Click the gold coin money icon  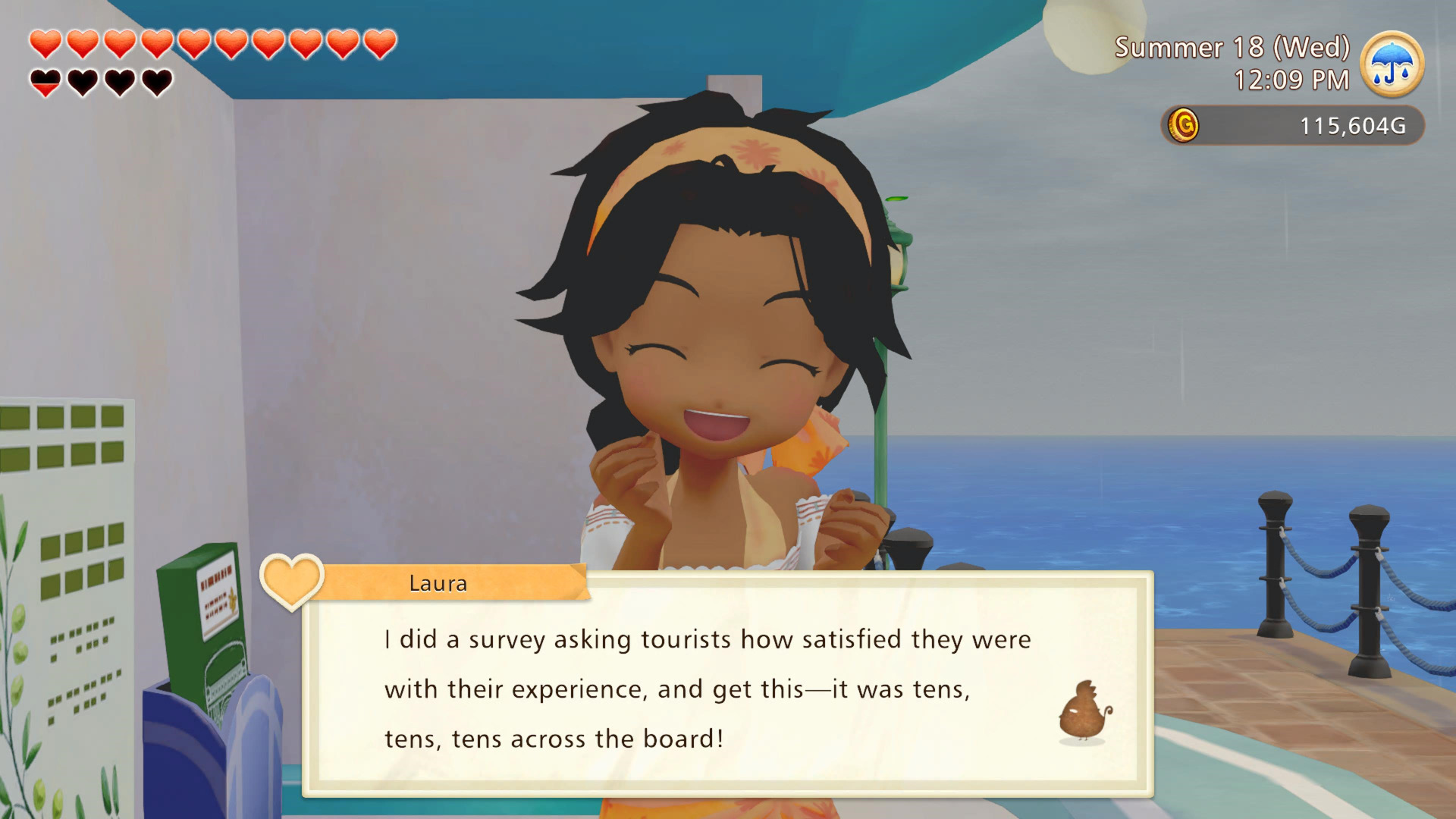(x=1183, y=125)
